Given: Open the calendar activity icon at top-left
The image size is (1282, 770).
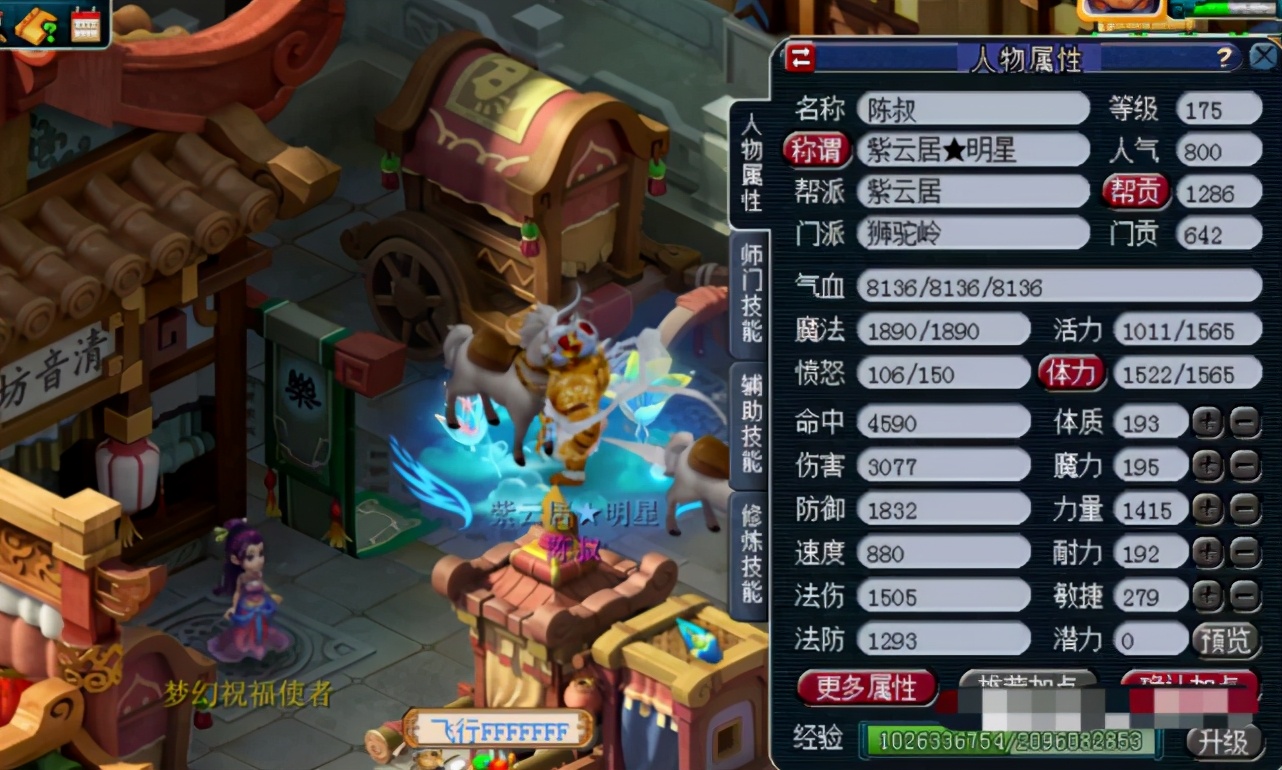Looking at the screenshot, I should click(86, 26).
